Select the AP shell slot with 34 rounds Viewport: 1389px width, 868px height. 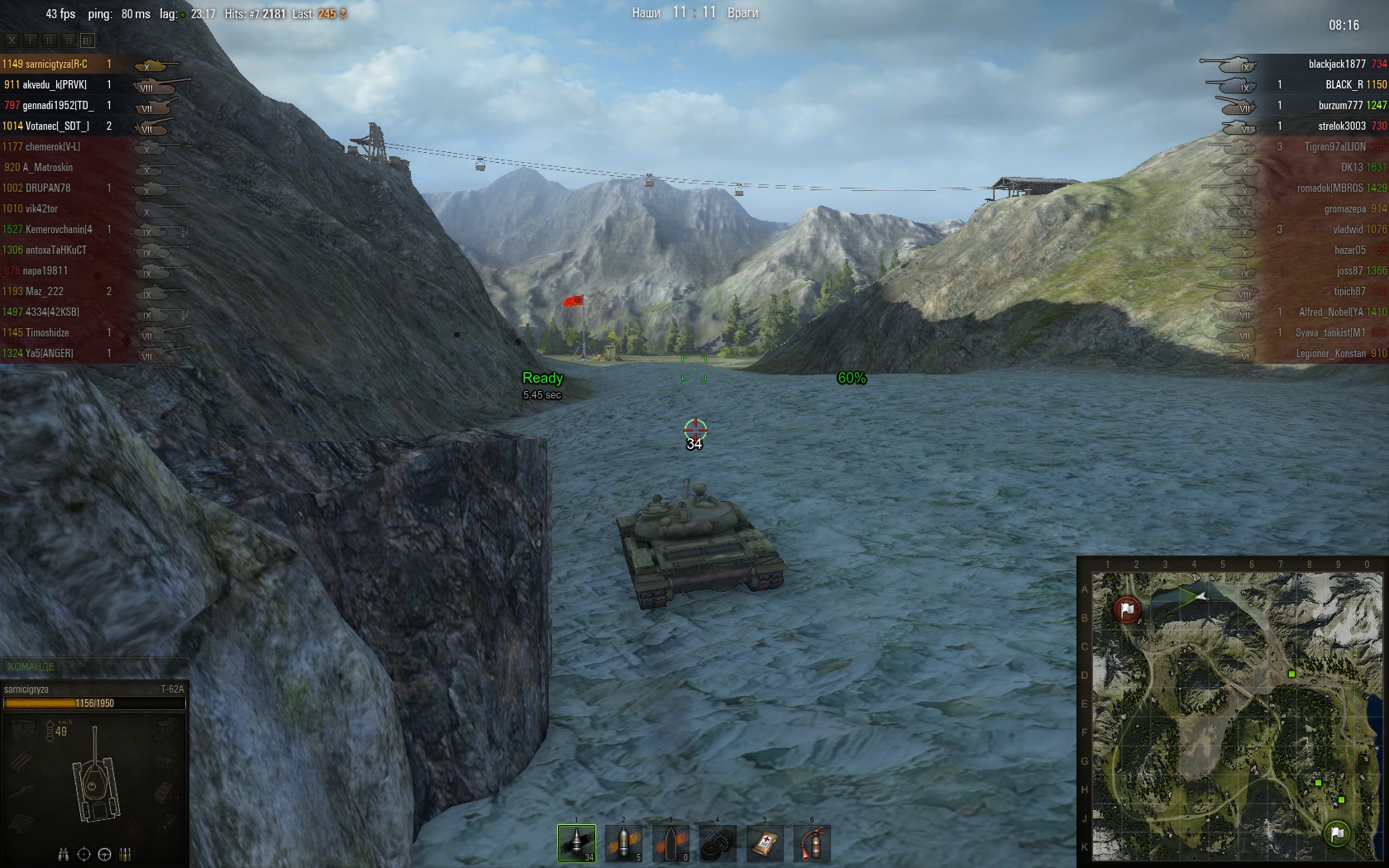click(576, 843)
